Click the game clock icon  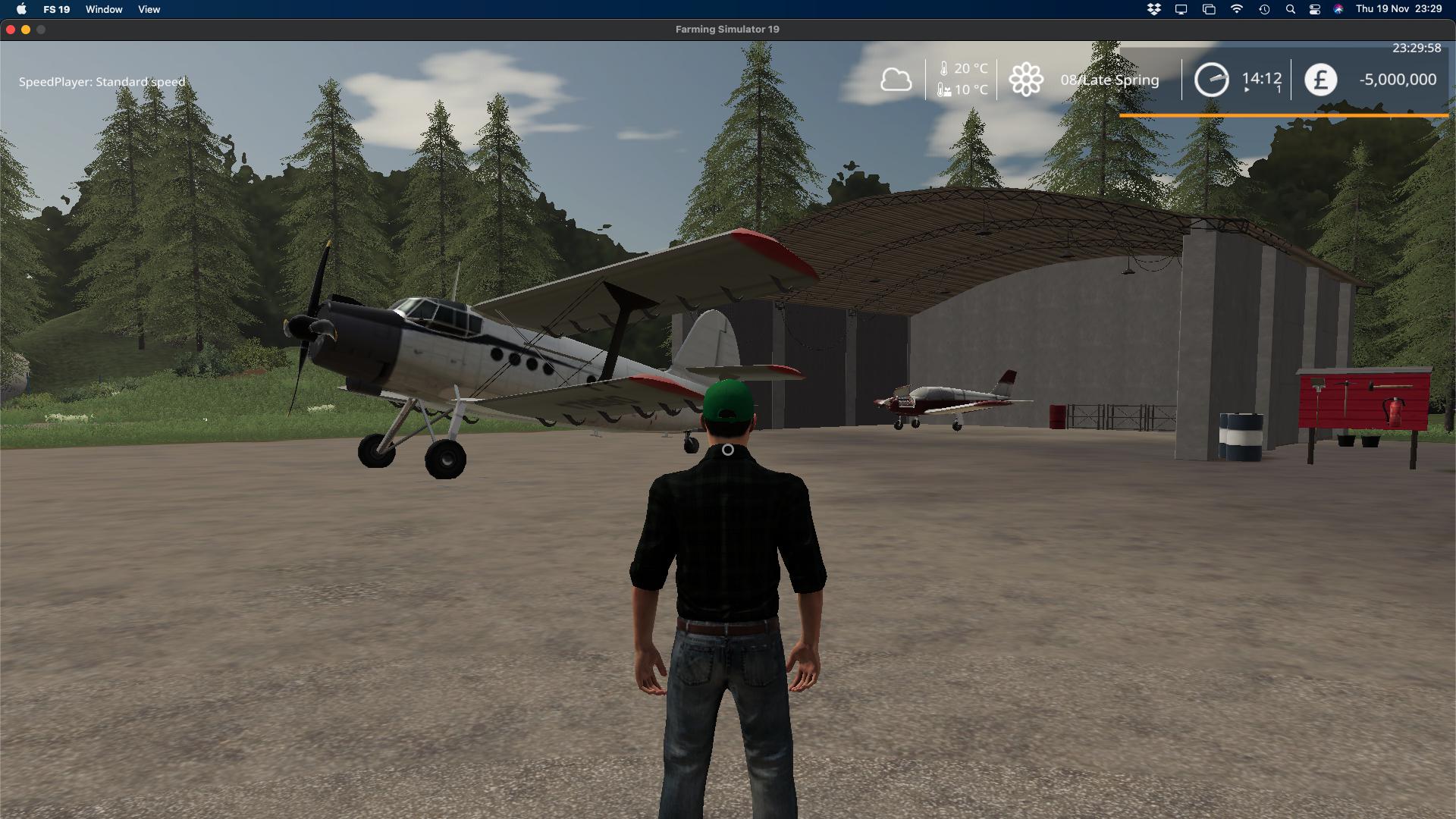[1211, 80]
